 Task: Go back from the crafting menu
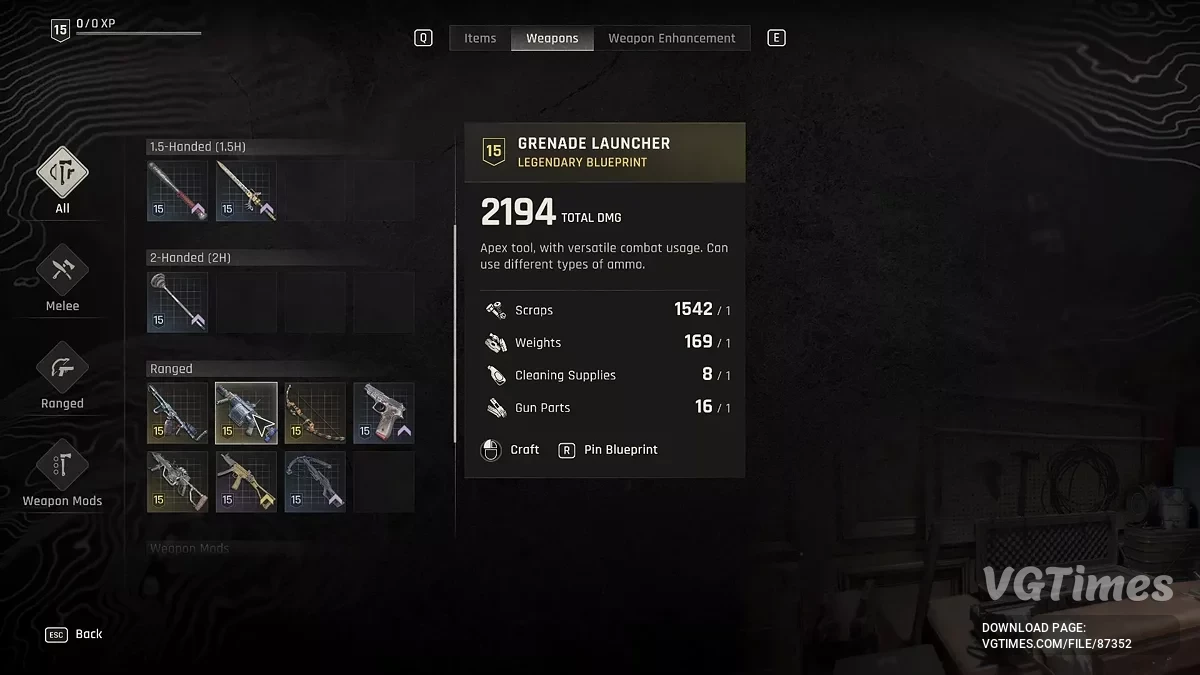pyautogui.click(x=74, y=634)
